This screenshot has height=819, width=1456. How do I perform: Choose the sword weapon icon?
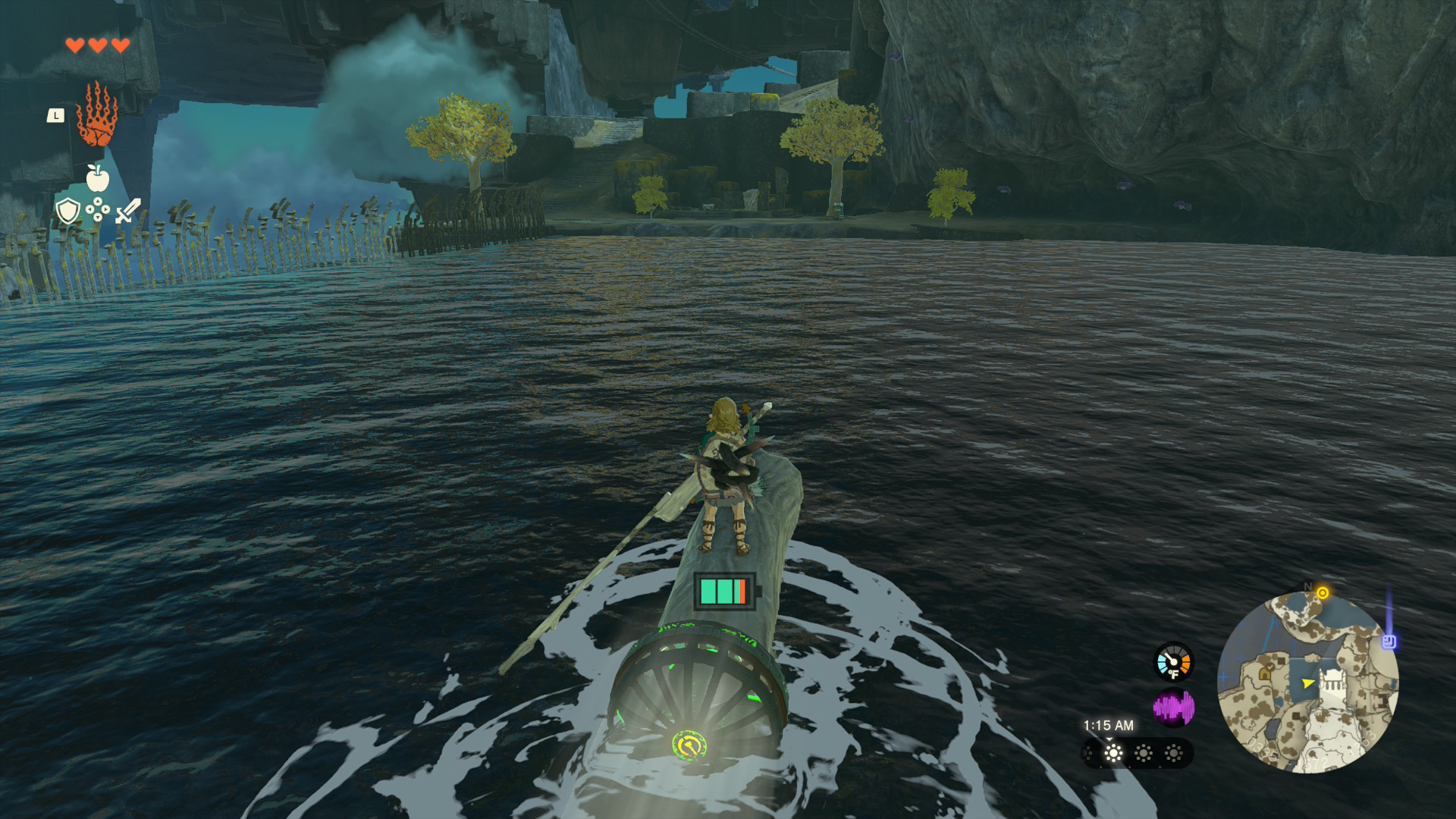pyautogui.click(x=128, y=210)
